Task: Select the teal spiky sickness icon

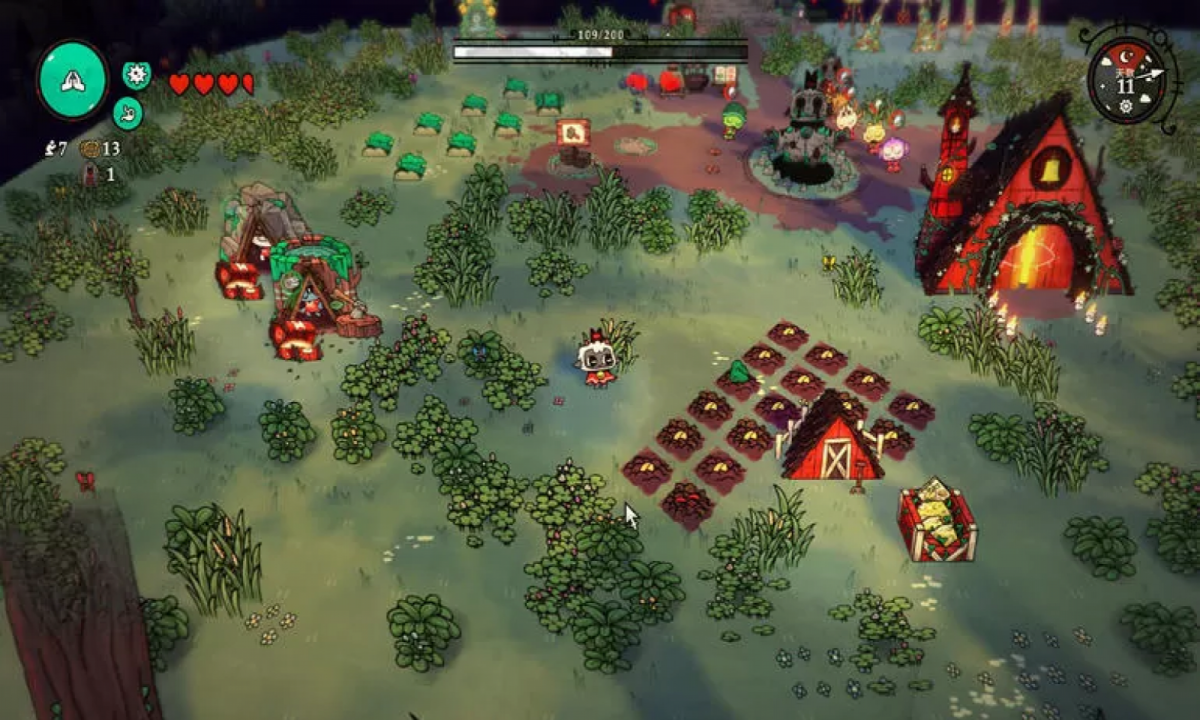Action: [136, 75]
